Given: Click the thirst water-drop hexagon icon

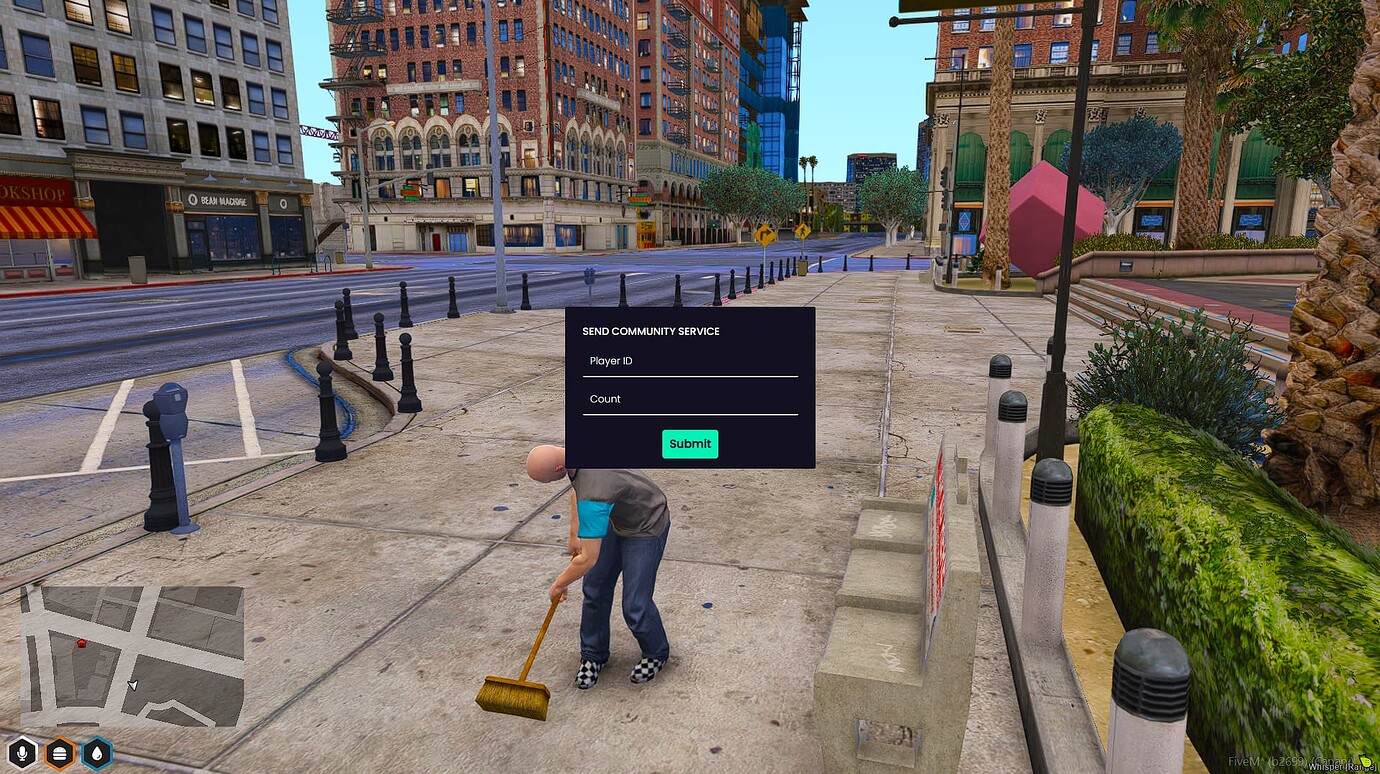Looking at the screenshot, I should coord(97,753).
